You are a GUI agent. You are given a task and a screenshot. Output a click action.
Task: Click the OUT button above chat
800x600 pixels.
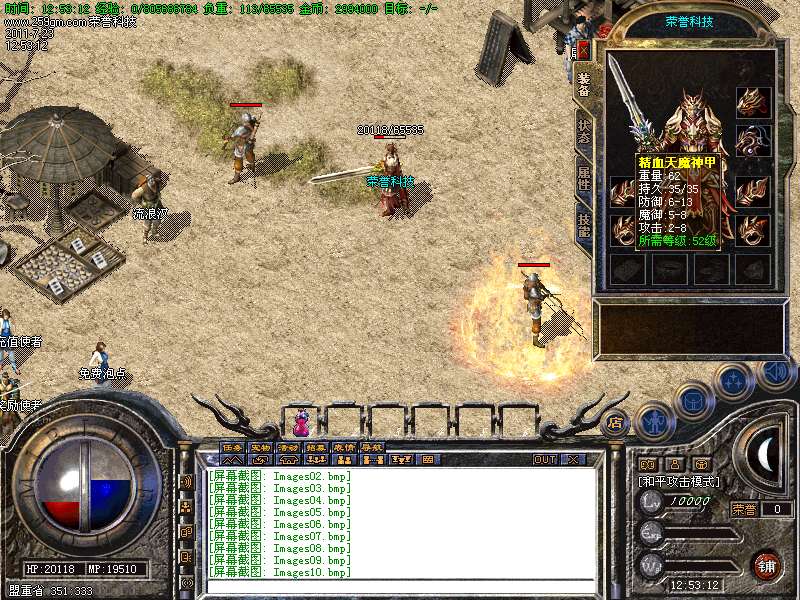point(545,460)
